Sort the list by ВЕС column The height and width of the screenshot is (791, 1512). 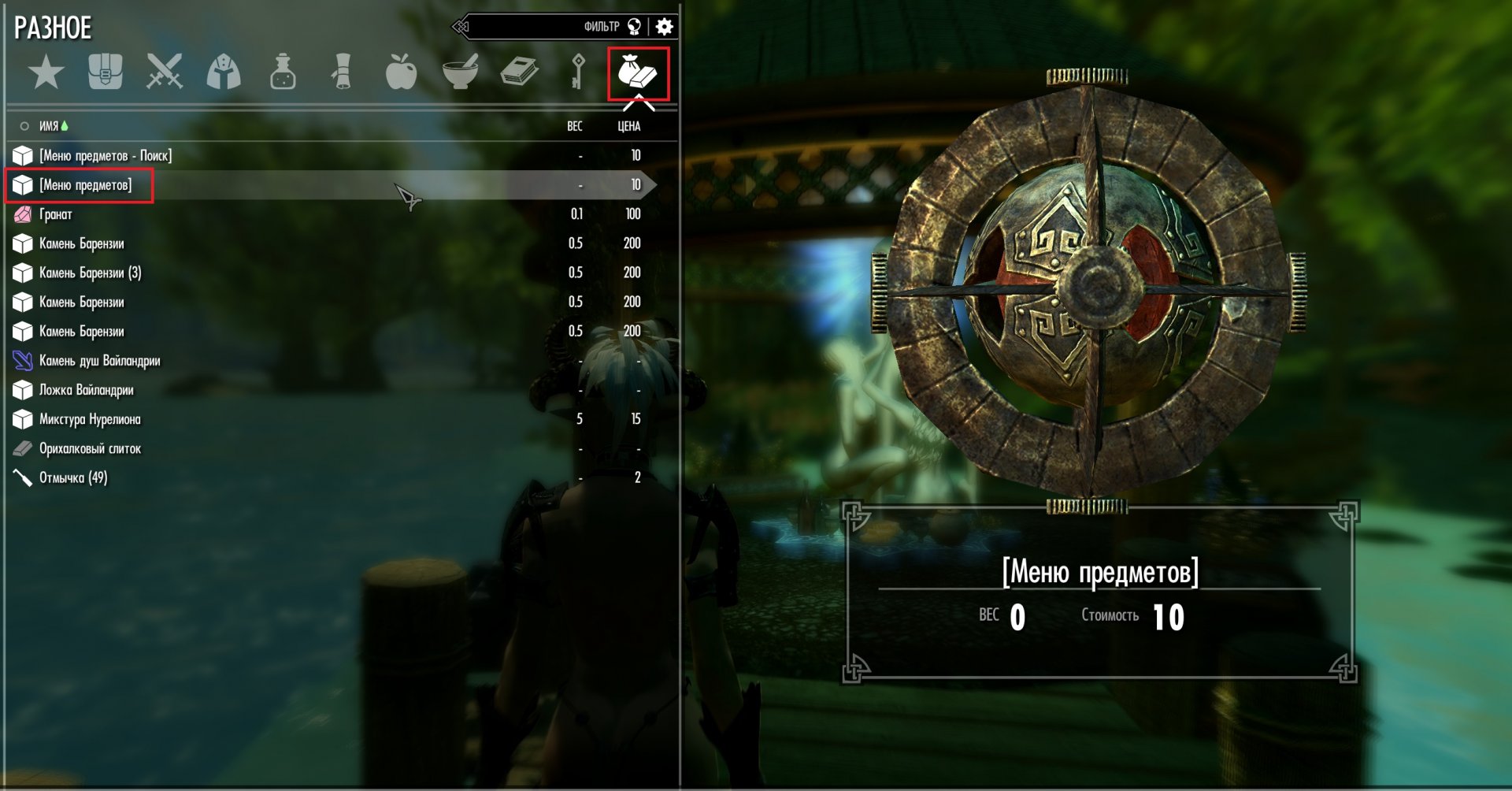pyautogui.click(x=575, y=126)
